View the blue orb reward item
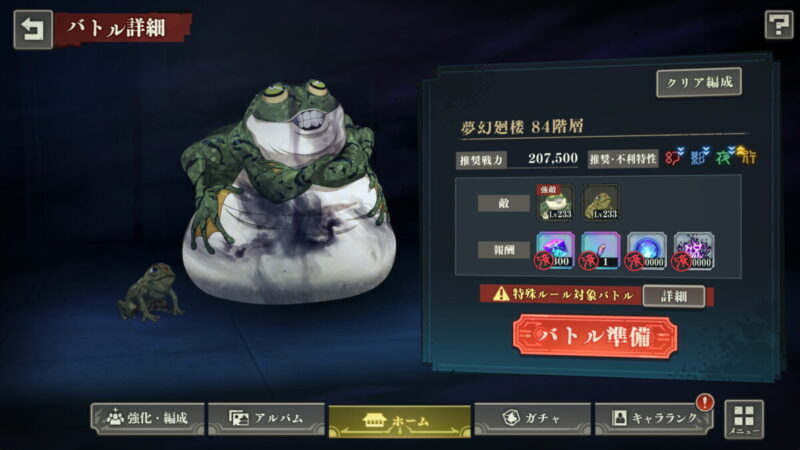This screenshot has height=450, width=800. click(646, 250)
